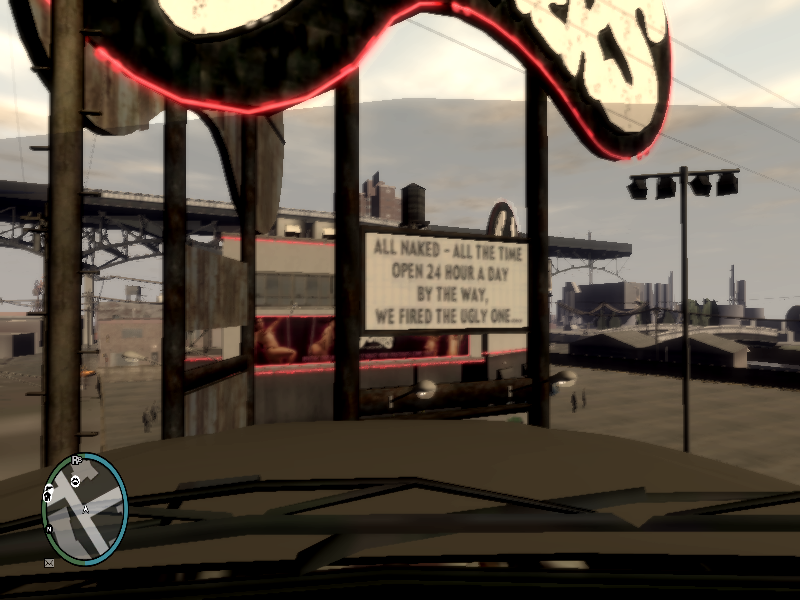This screenshot has height=600, width=800.
Task: Select the R* marker atop the radar
Action: click(x=76, y=460)
